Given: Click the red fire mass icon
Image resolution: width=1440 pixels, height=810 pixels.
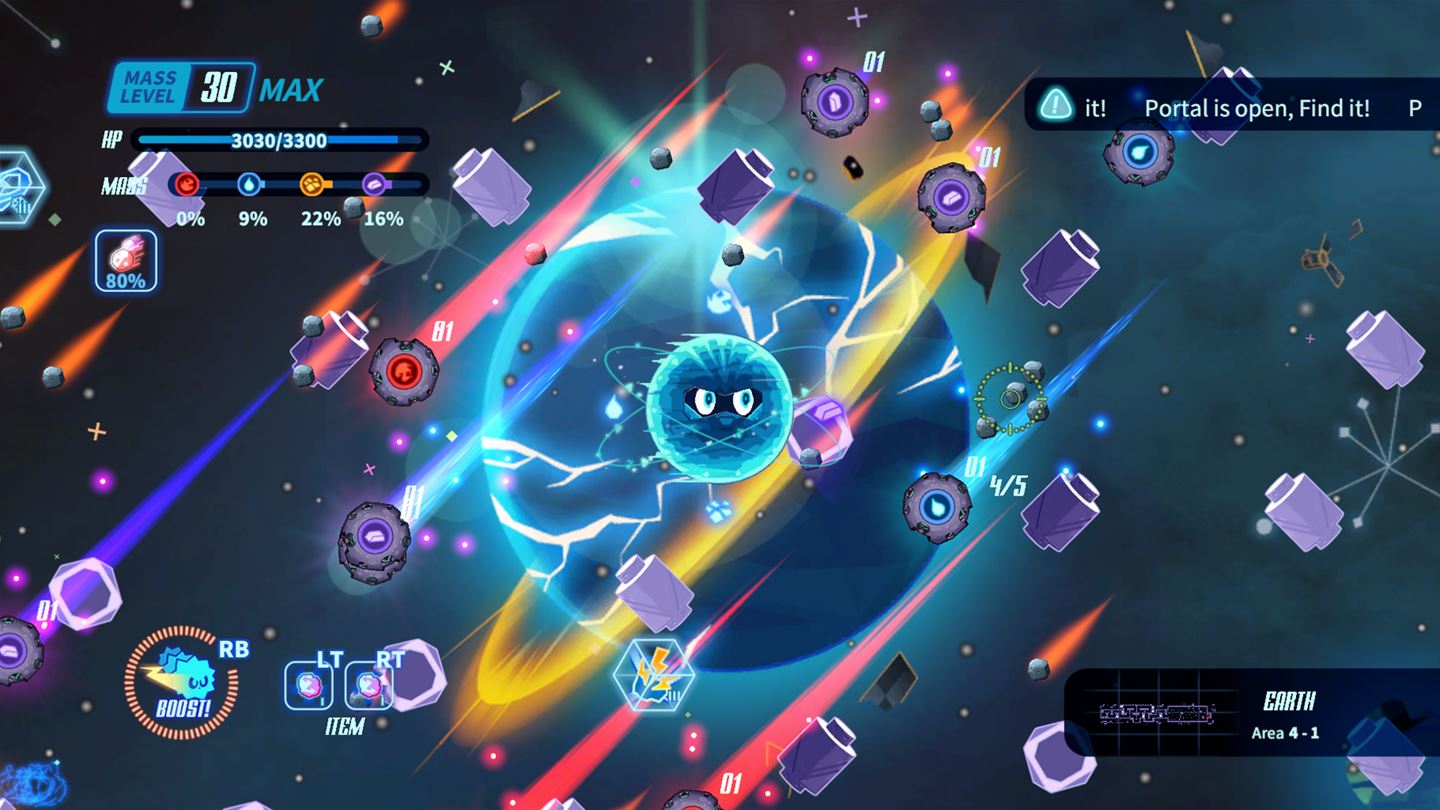Looking at the screenshot, I should point(187,184).
